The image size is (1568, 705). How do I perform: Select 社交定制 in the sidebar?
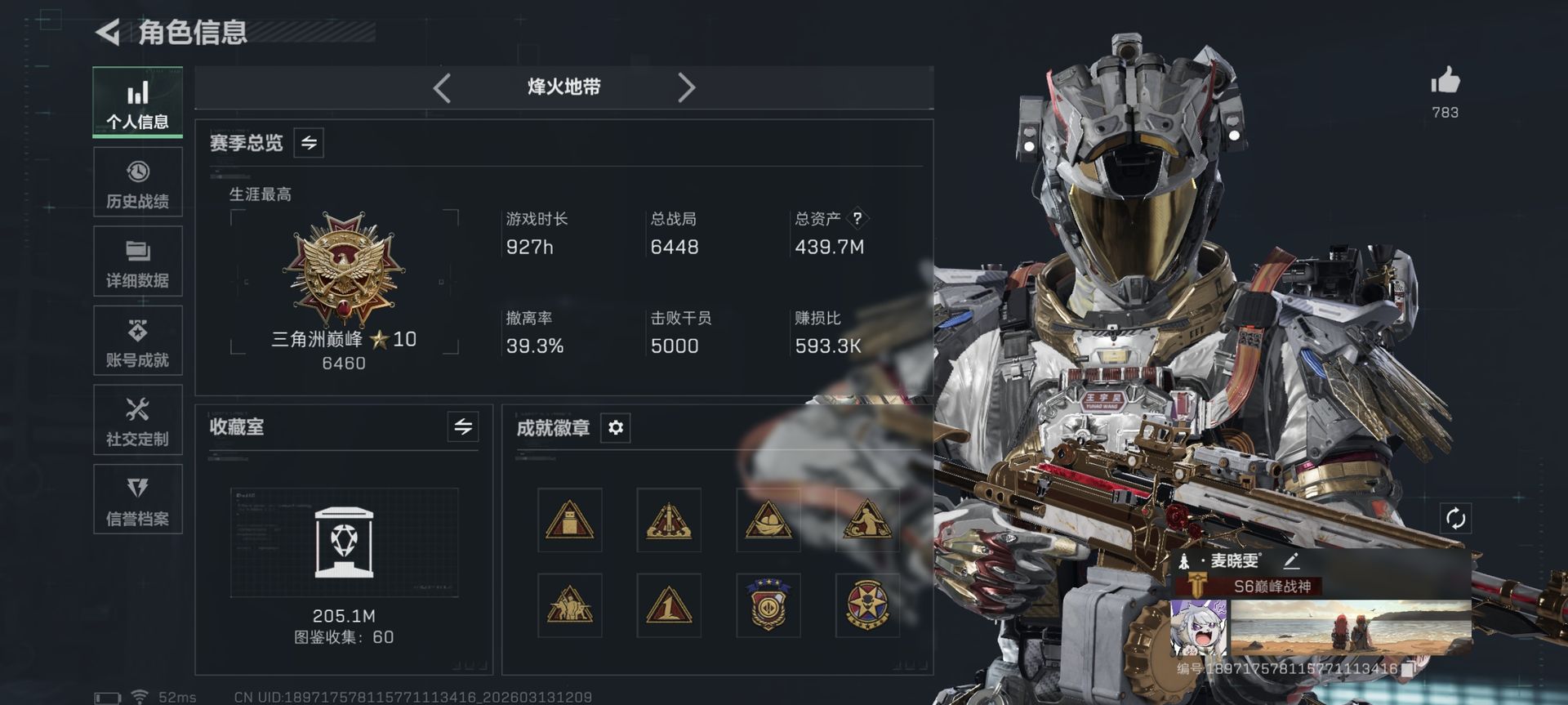pos(137,420)
